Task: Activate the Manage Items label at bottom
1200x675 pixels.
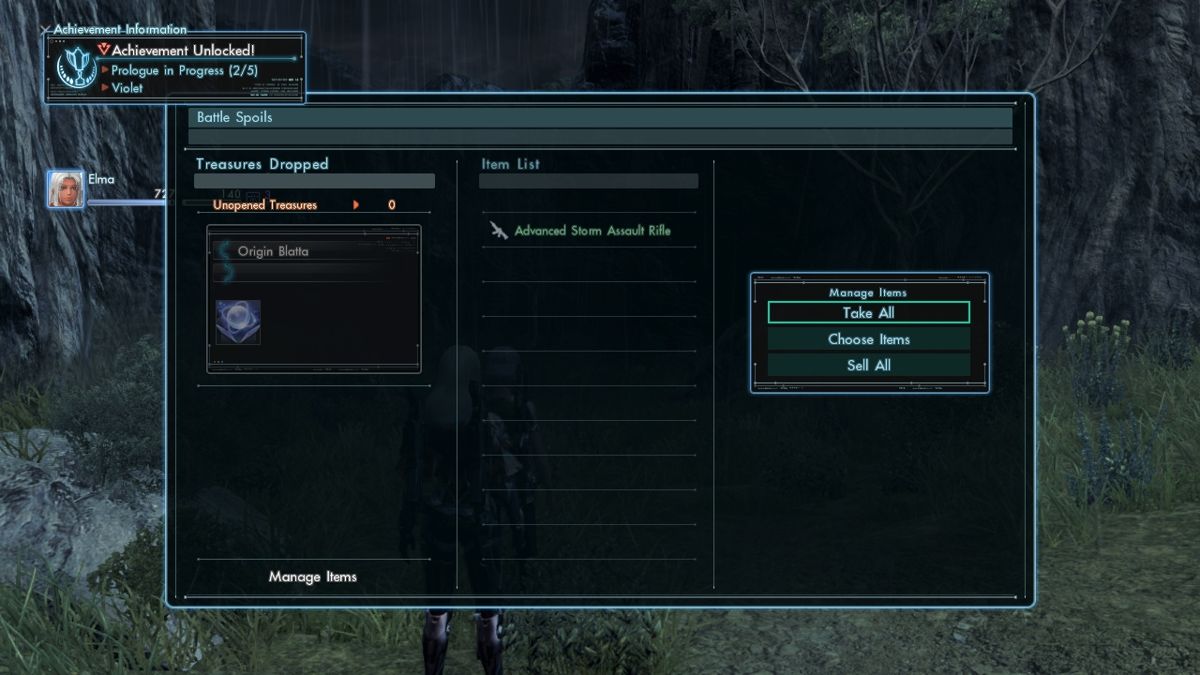Action: click(x=312, y=577)
